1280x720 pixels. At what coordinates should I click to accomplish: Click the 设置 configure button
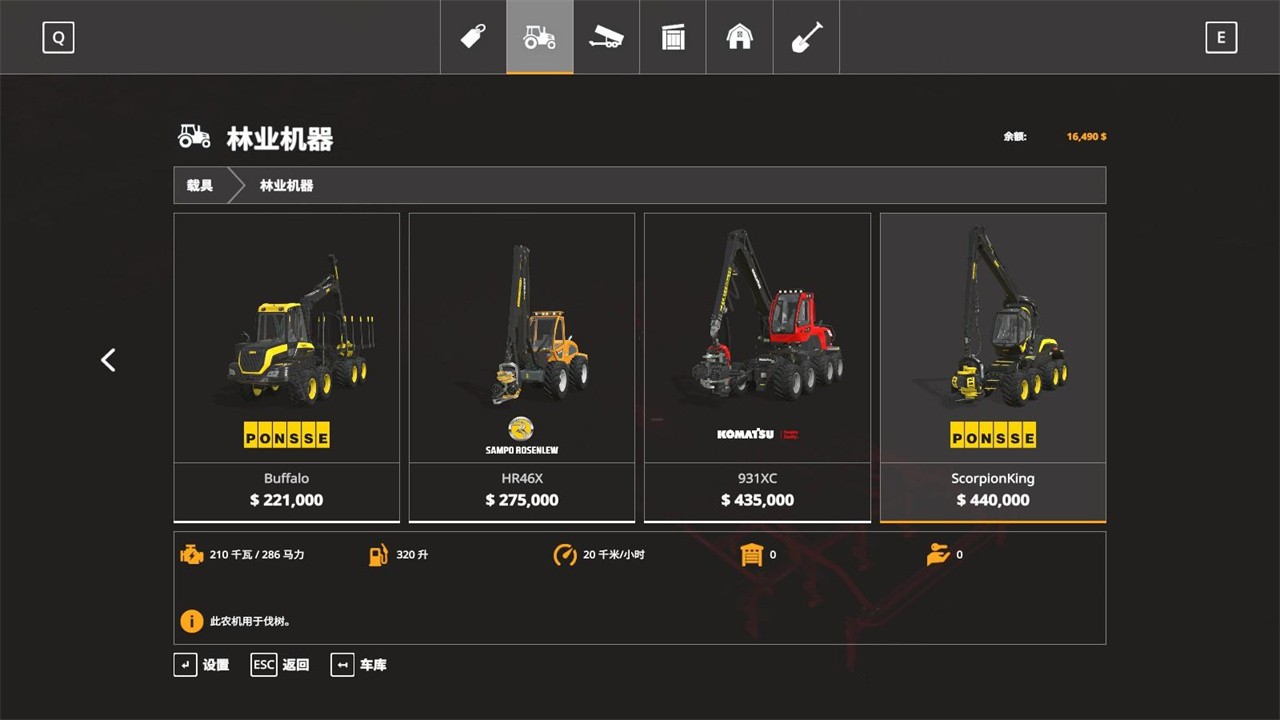202,665
